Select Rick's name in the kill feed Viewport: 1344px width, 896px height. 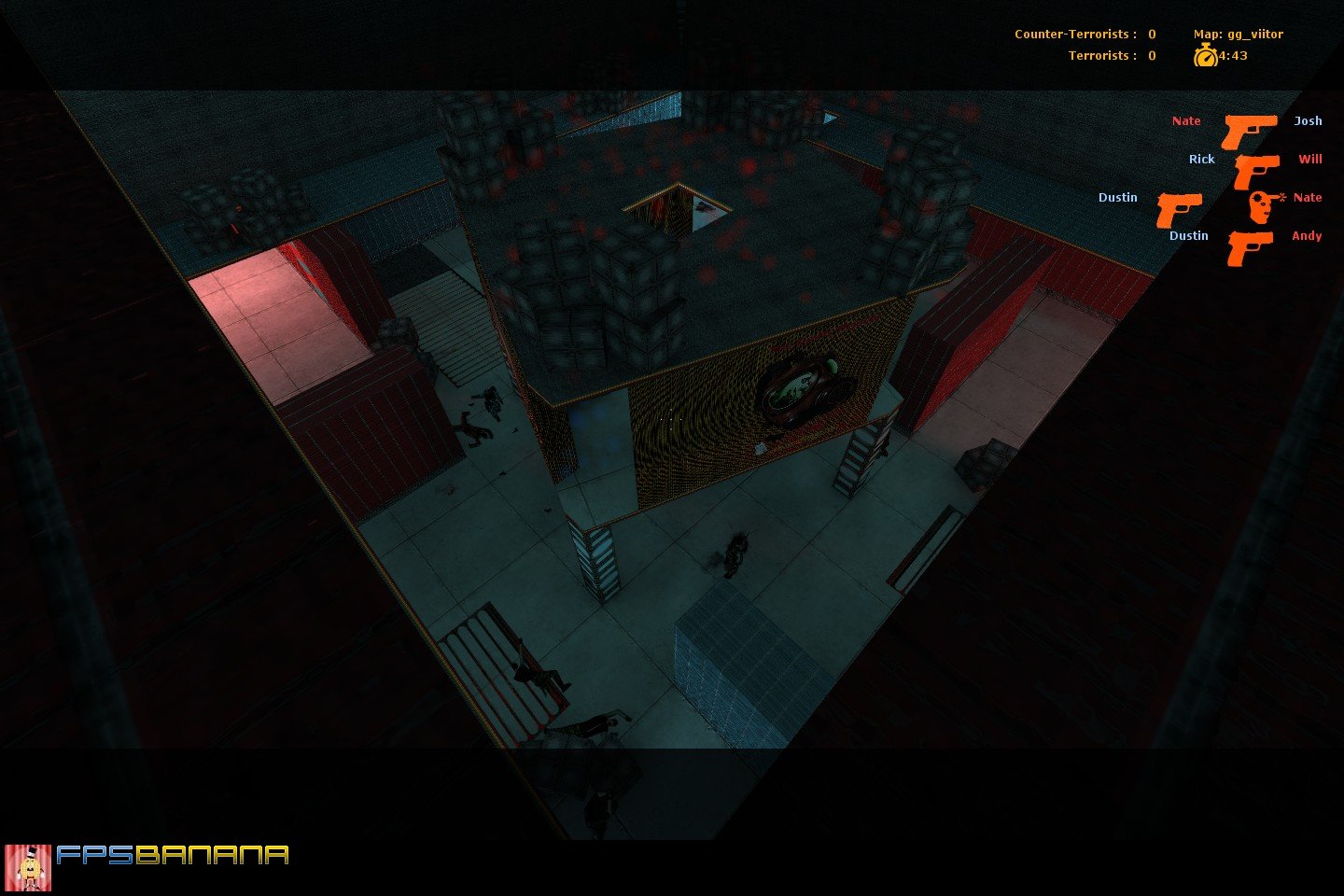[1200, 159]
